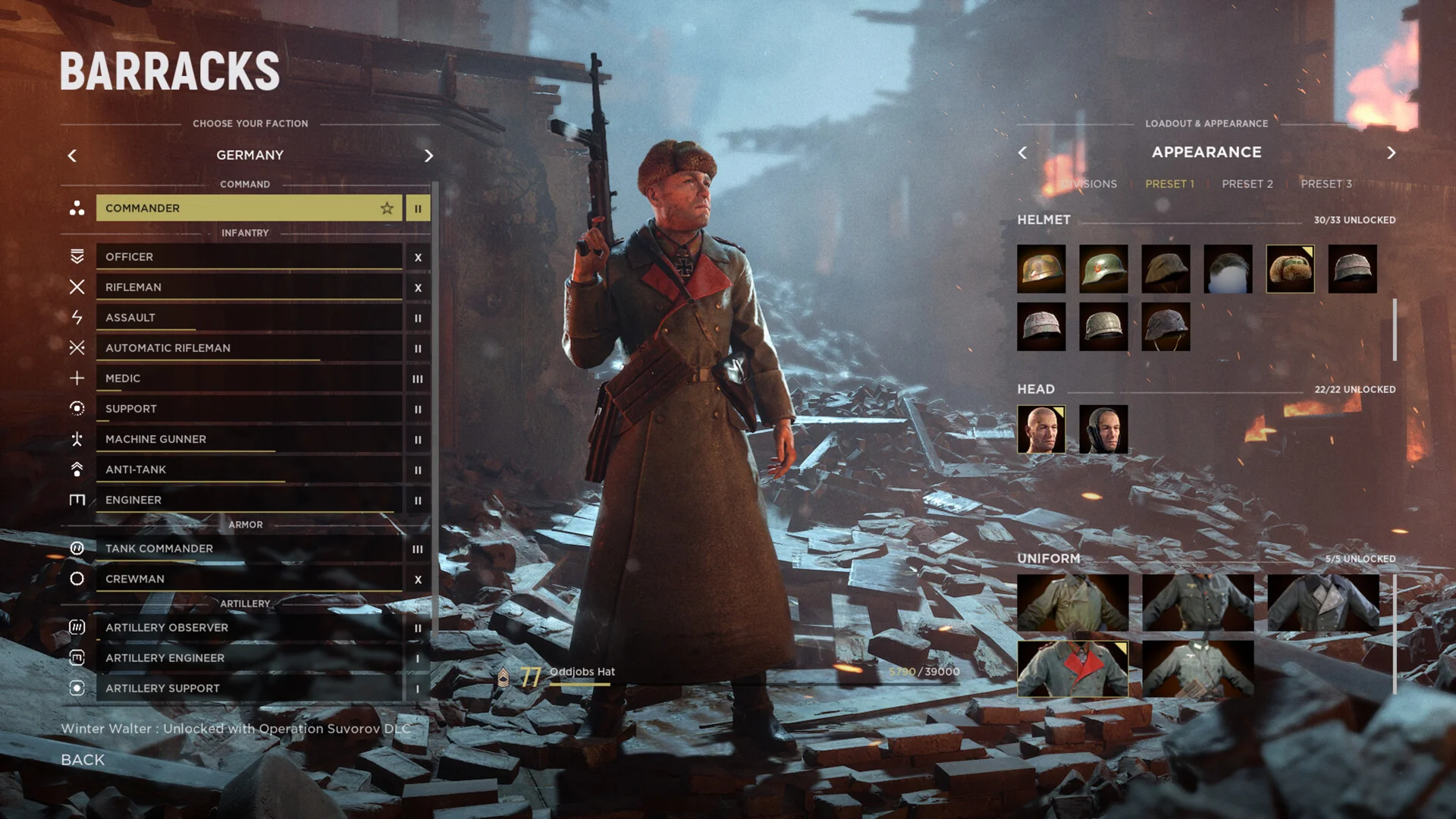
Task: Favorite the Commander role with the star
Action: 387,208
